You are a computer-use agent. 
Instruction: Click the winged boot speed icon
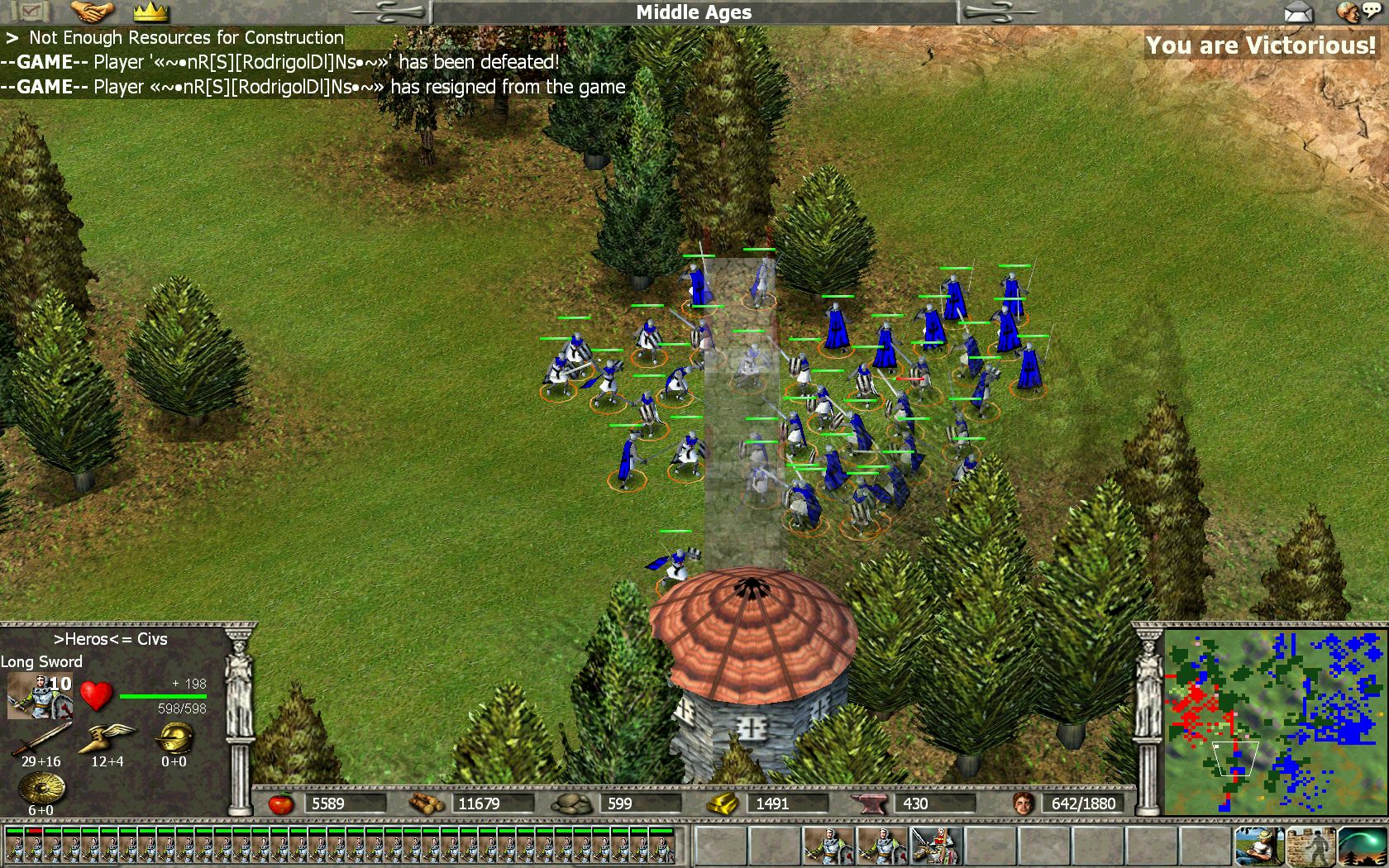coord(107,737)
